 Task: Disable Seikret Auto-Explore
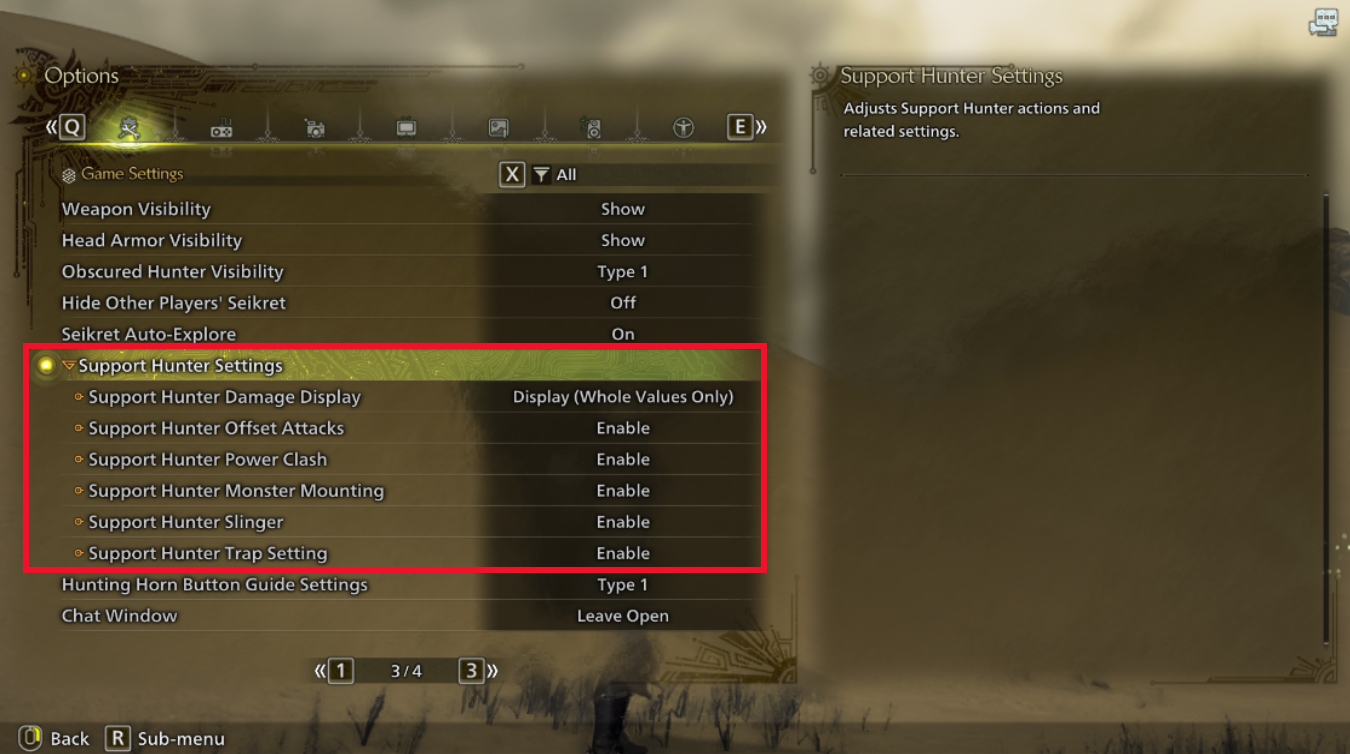[x=623, y=333]
